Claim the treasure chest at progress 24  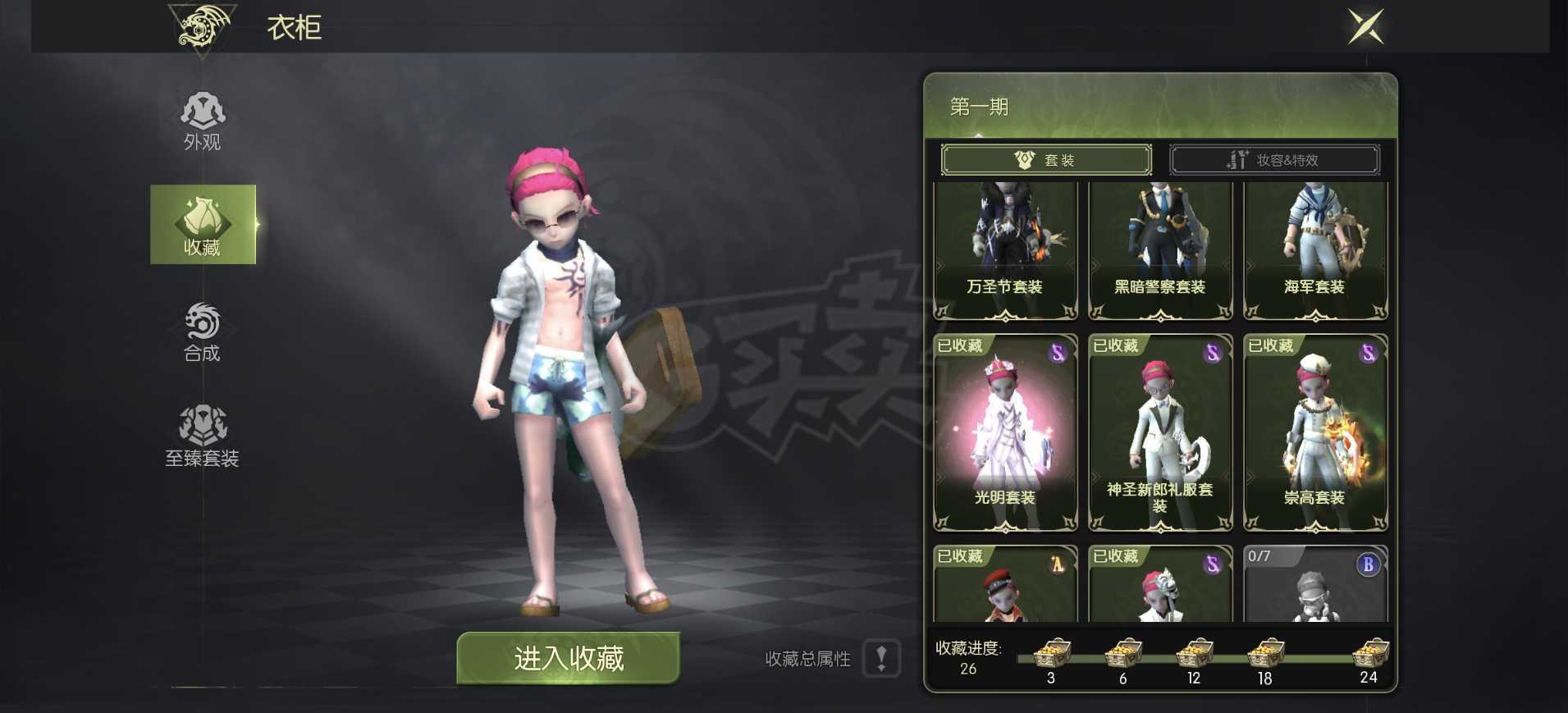click(1370, 654)
